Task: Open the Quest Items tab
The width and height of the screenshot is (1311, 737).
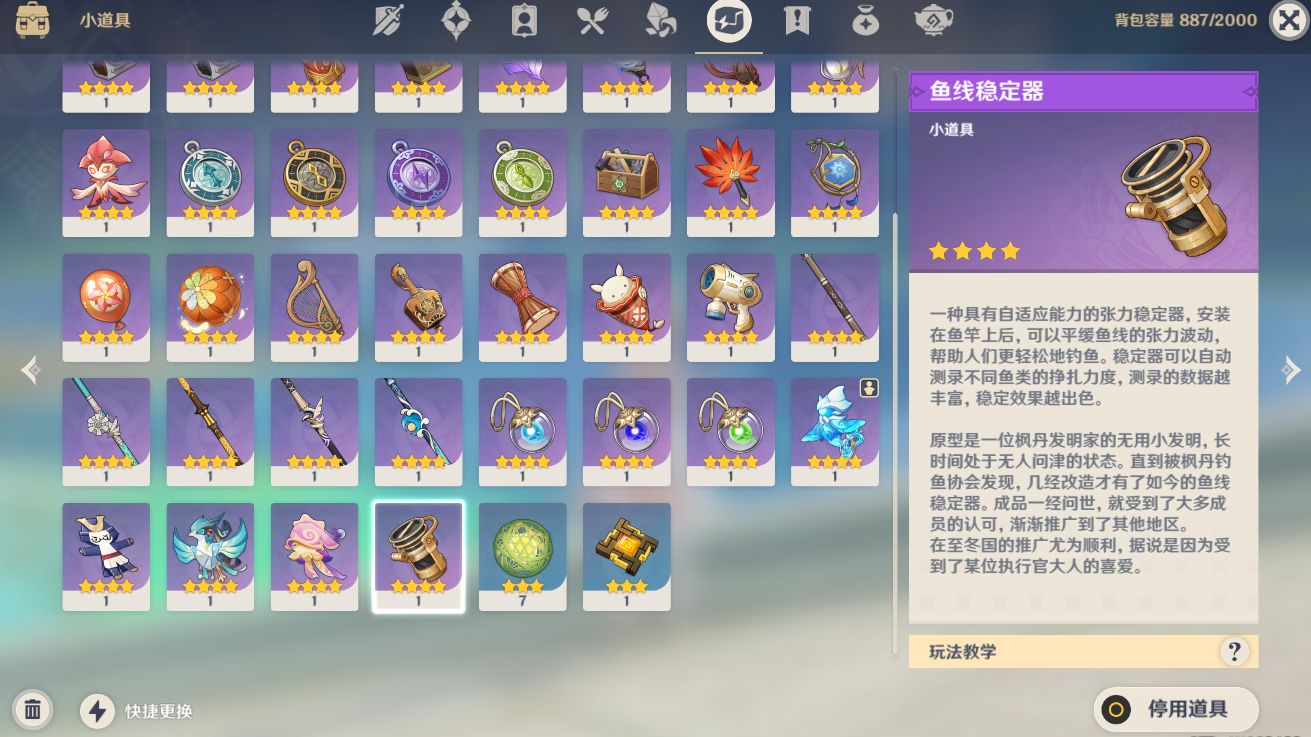Action: pyautogui.click(x=797, y=22)
